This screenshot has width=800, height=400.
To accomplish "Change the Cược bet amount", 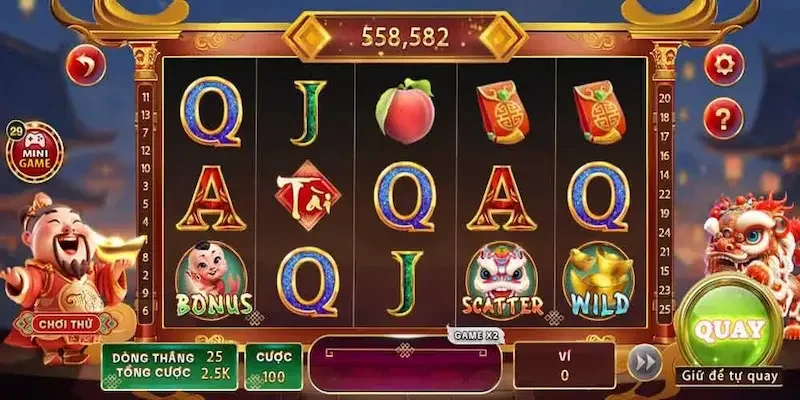I will tap(273, 366).
